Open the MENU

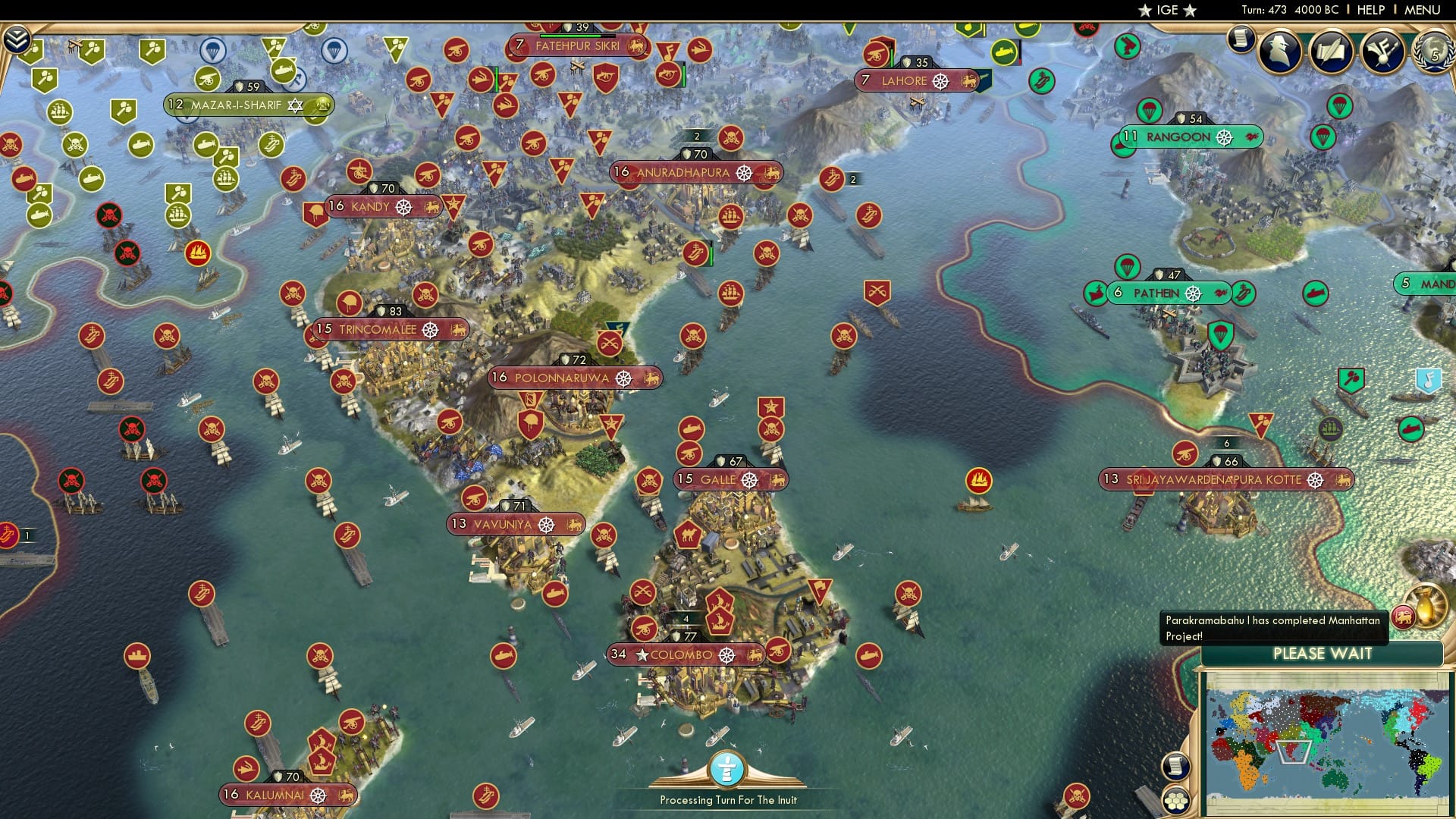tap(1424, 10)
